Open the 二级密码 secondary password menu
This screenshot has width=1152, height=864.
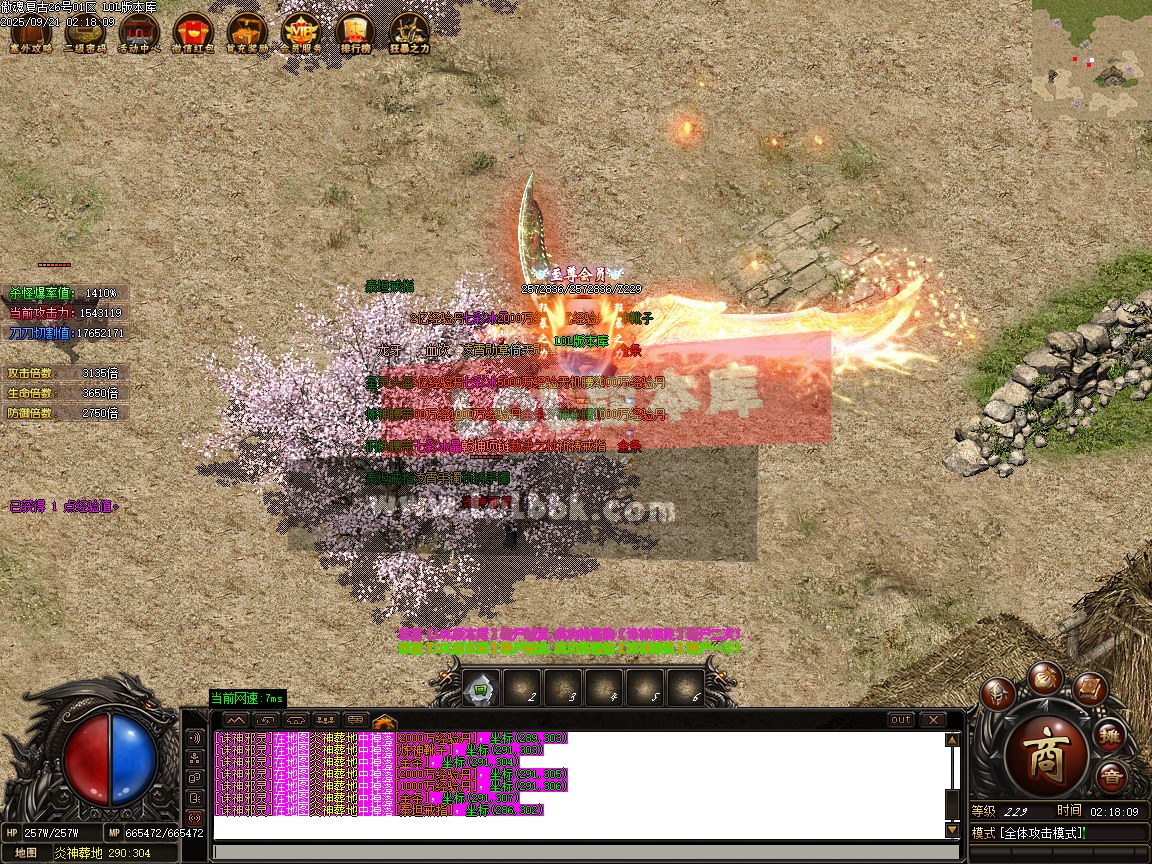[84, 33]
